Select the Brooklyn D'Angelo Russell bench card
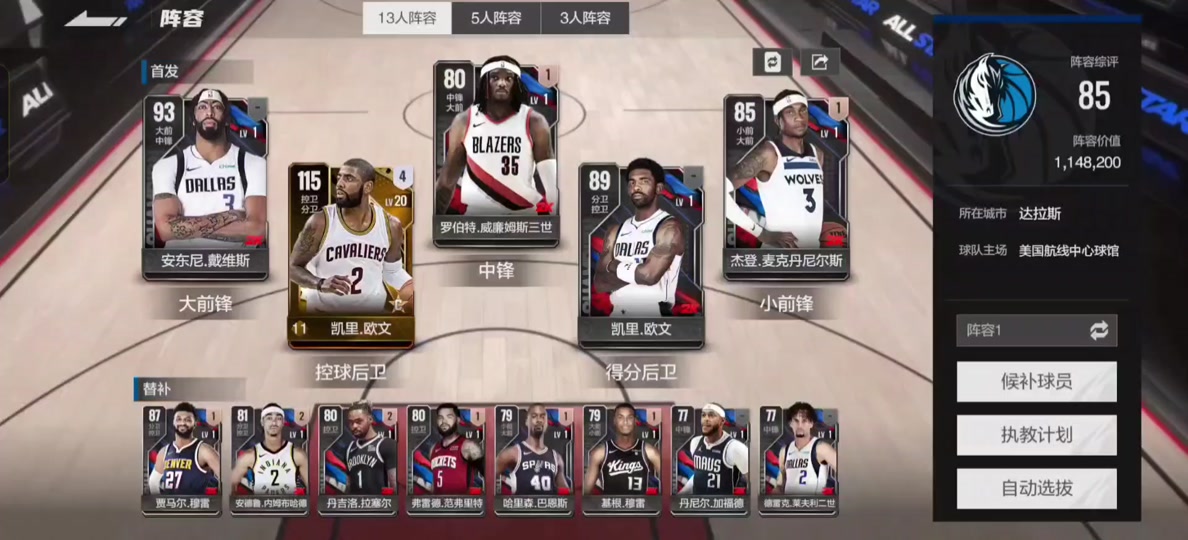1188x540 pixels. pyautogui.click(x=358, y=459)
